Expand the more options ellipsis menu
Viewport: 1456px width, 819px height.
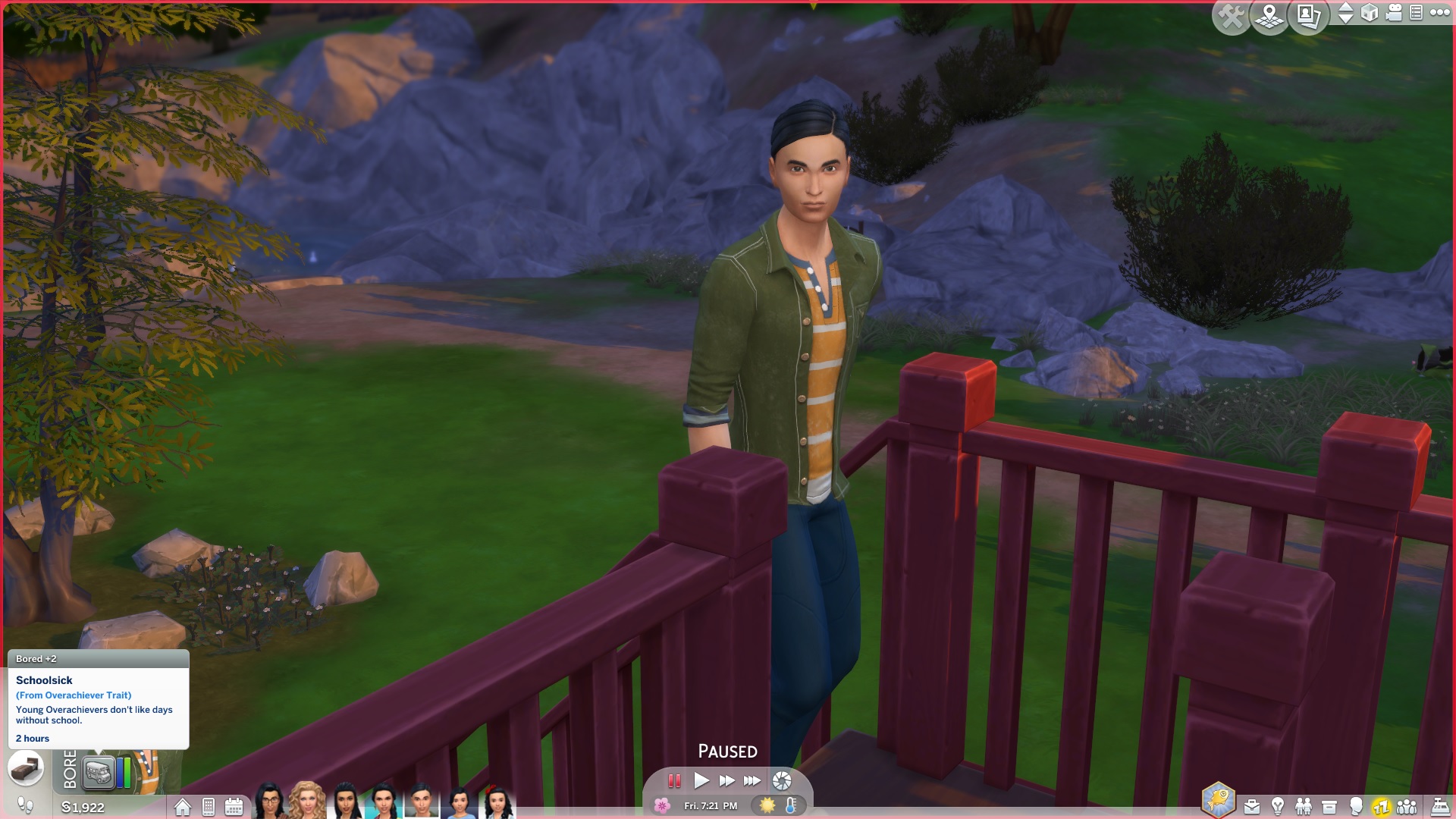pyautogui.click(x=1439, y=13)
